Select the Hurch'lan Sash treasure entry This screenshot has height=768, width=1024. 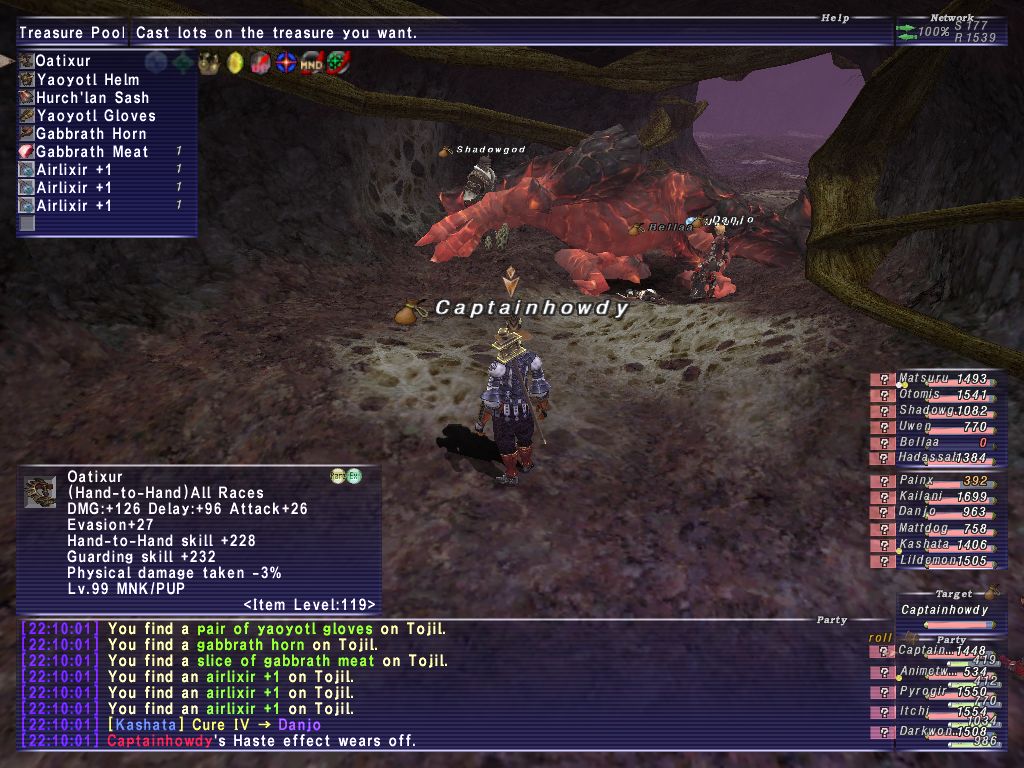92,98
